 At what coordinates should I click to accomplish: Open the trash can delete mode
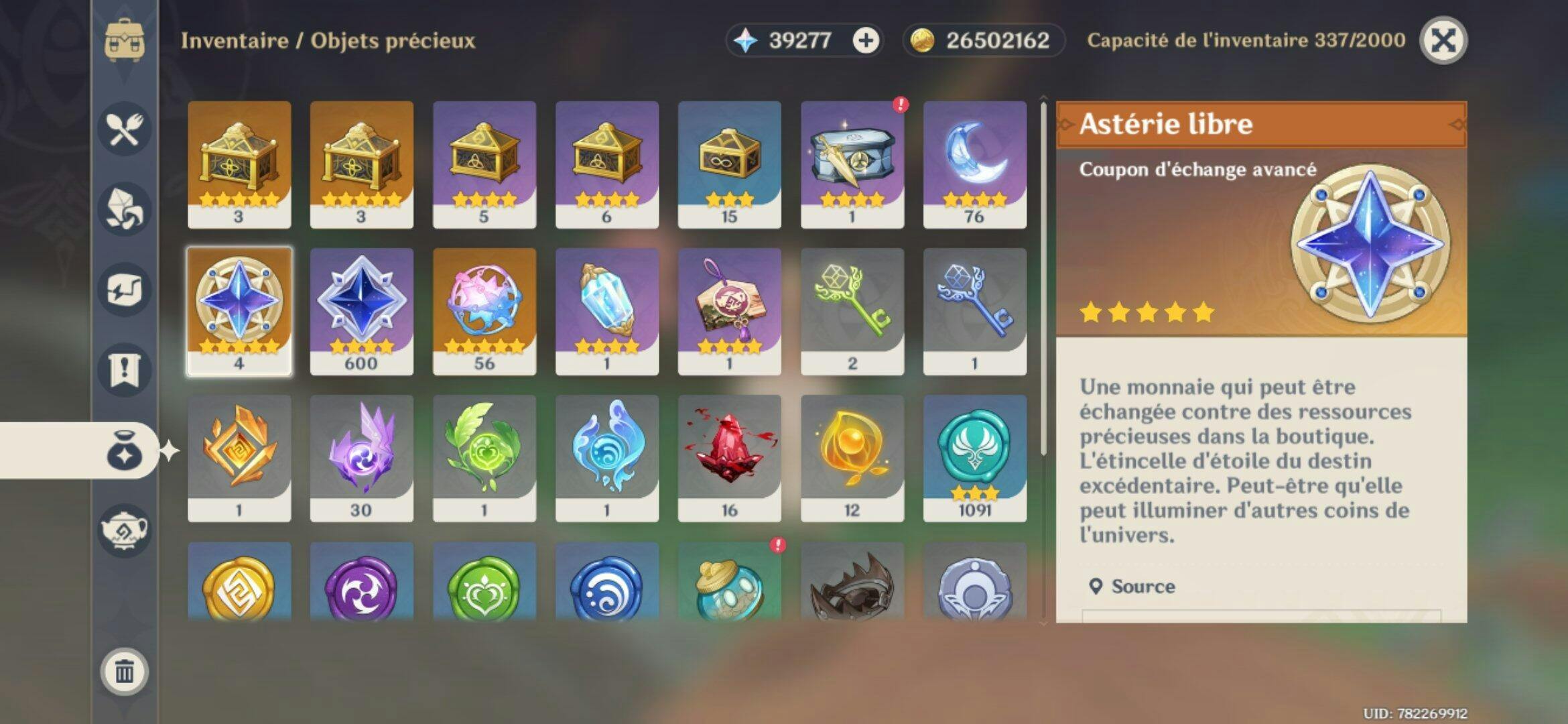125,670
